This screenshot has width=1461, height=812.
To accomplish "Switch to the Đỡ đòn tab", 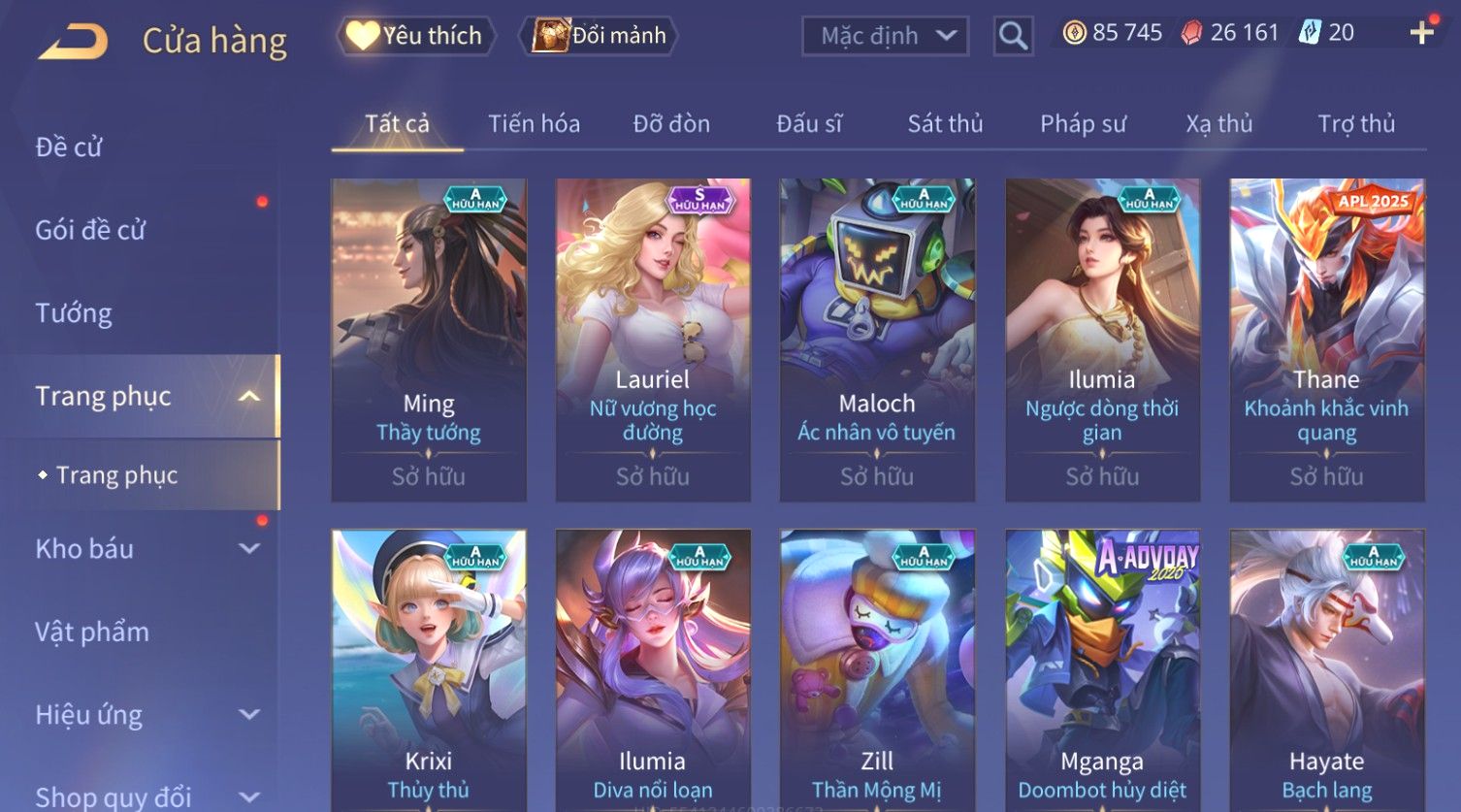I will (x=671, y=124).
